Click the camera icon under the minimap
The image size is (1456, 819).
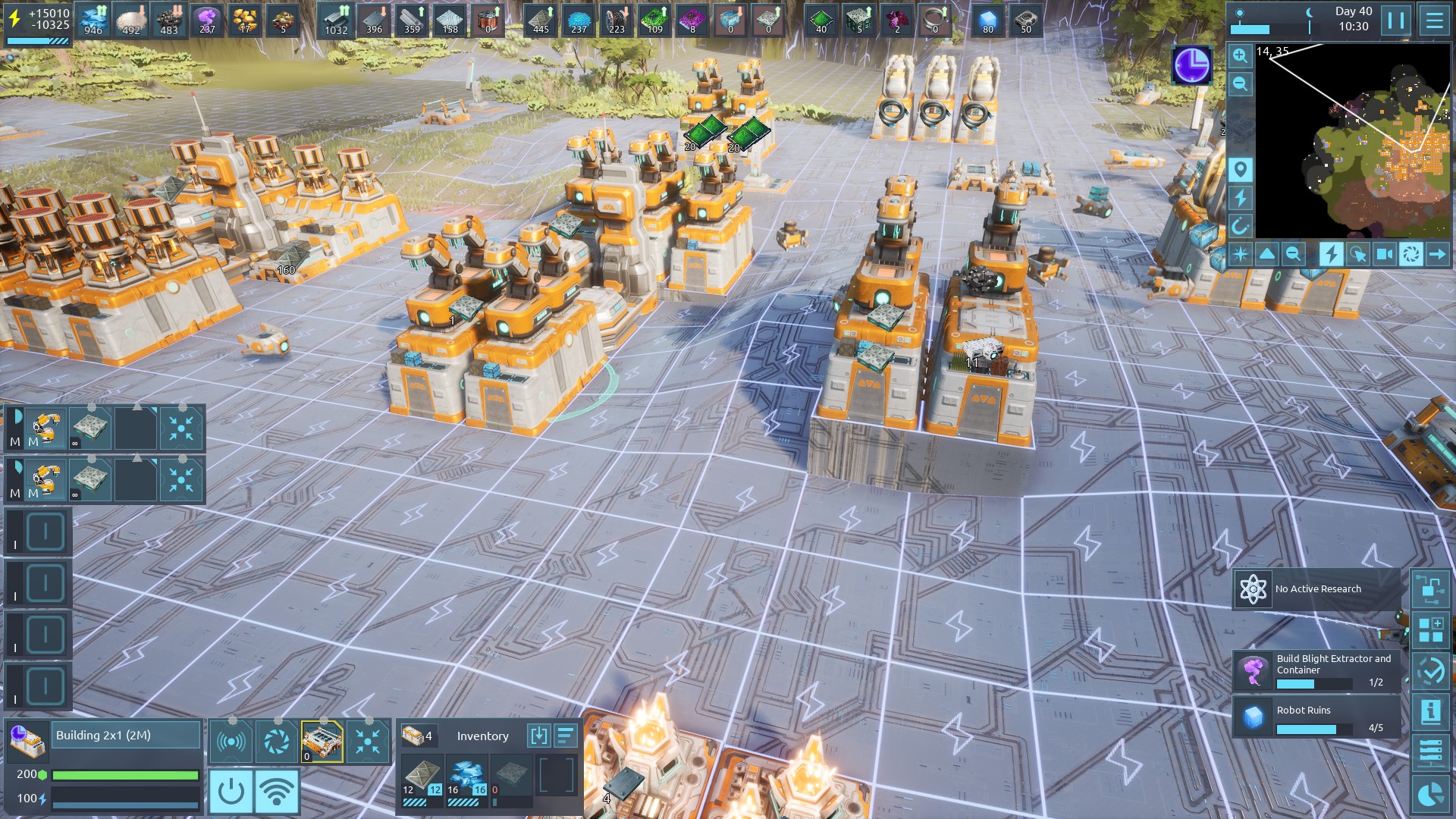[1384, 254]
